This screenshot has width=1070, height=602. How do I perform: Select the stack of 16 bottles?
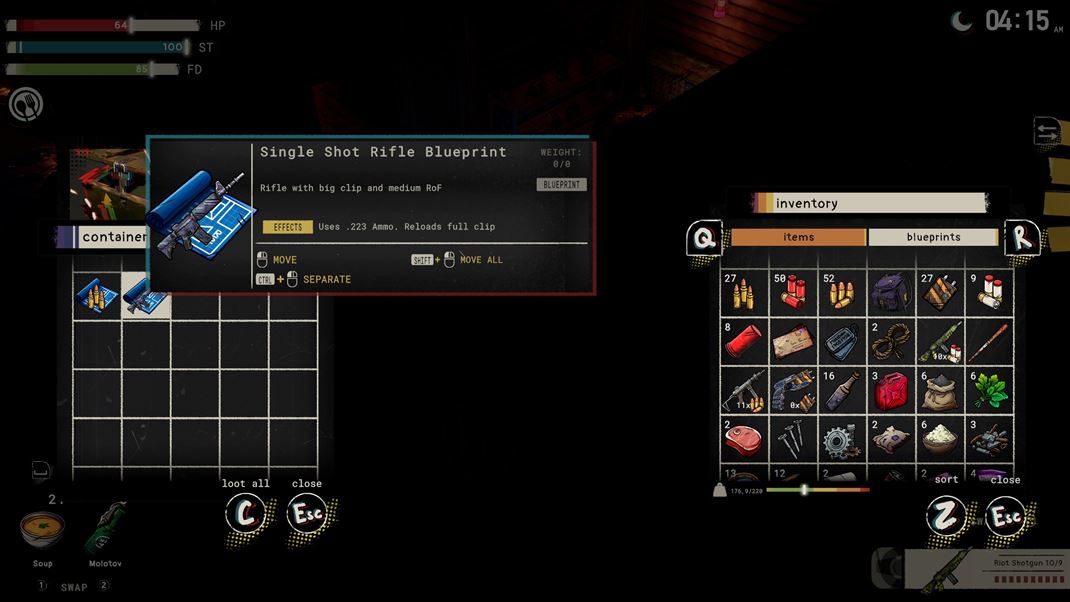[841, 391]
